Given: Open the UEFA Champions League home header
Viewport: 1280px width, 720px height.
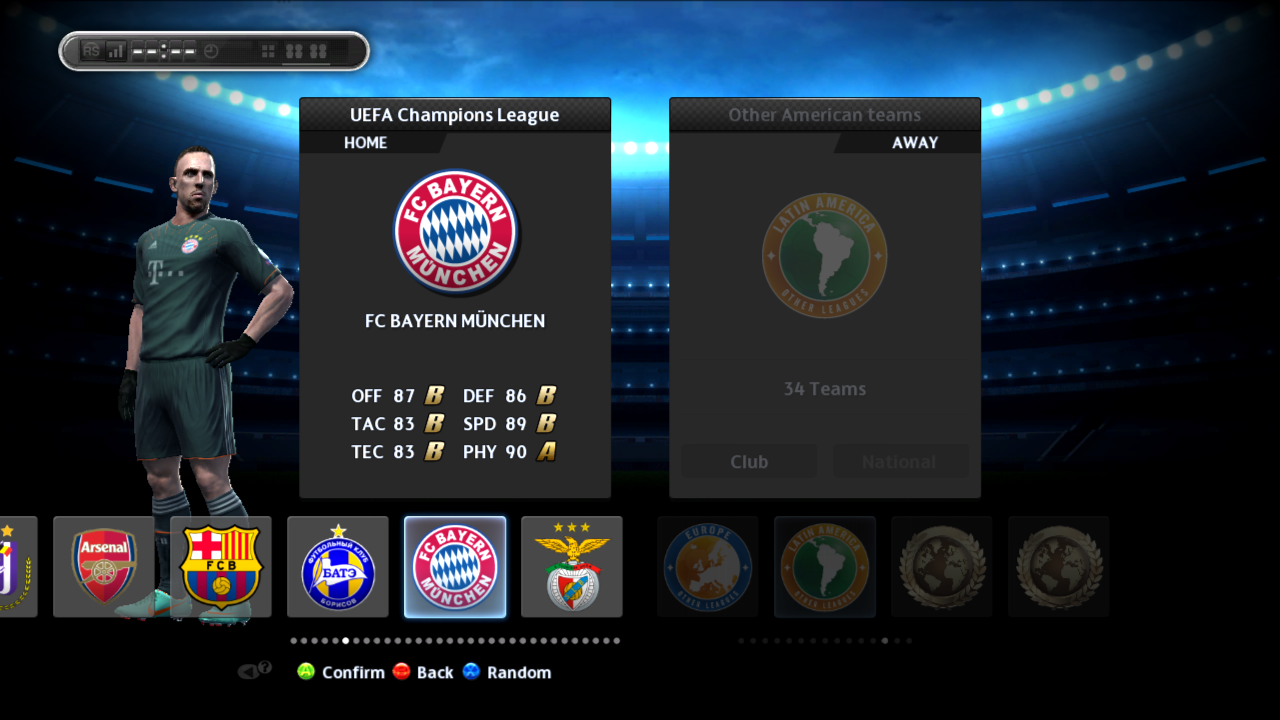Looking at the screenshot, I should pyautogui.click(x=455, y=115).
